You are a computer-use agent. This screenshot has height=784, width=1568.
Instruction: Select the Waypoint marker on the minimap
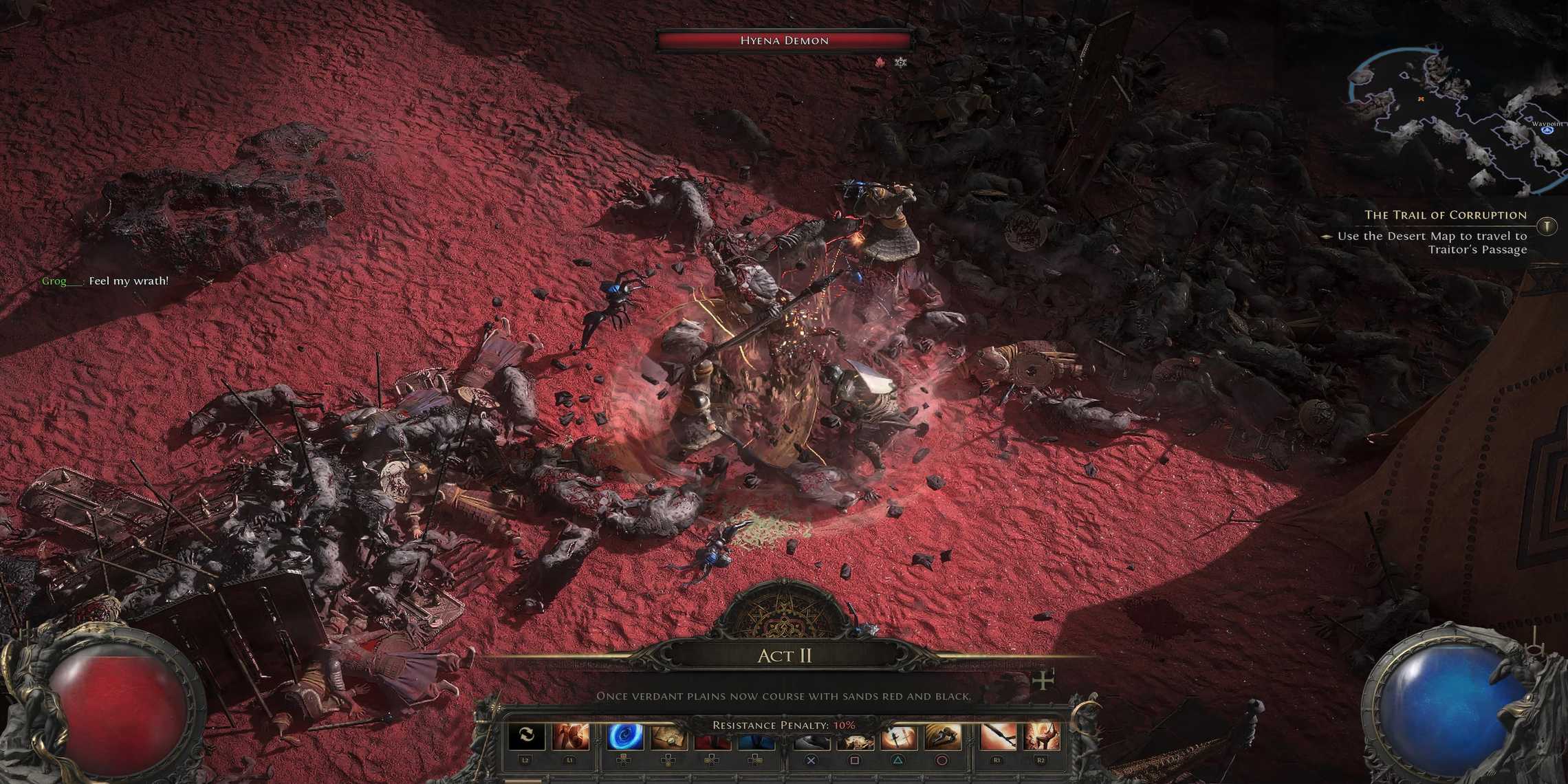(x=1548, y=129)
